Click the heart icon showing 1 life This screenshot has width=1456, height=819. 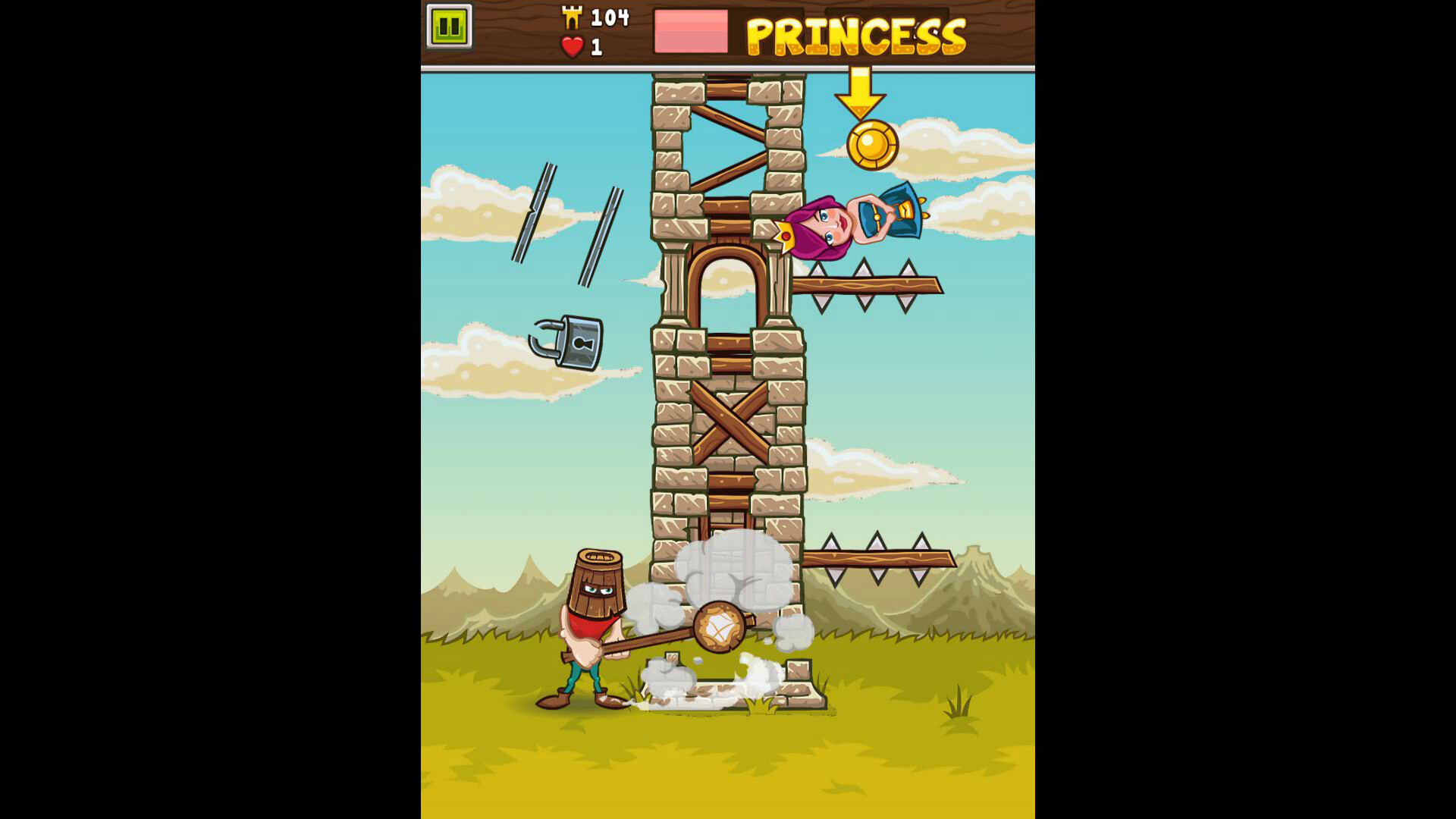[x=571, y=47]
